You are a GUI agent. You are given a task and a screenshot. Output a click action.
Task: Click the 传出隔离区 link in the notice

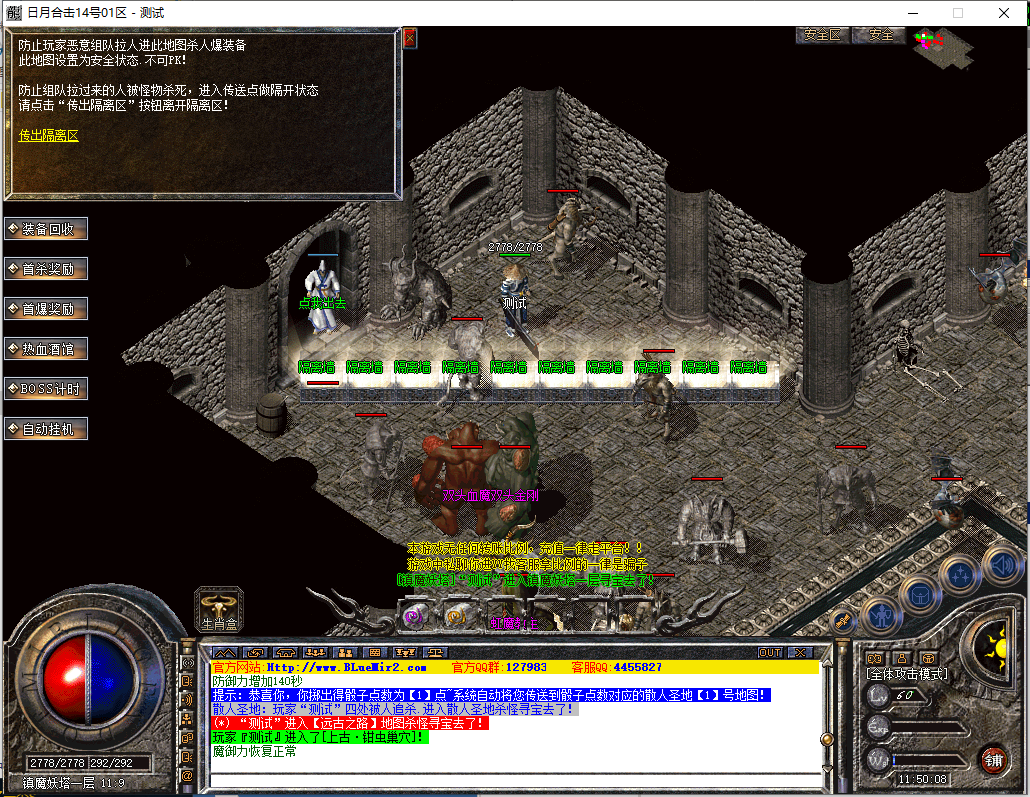[x=48, y=135]
